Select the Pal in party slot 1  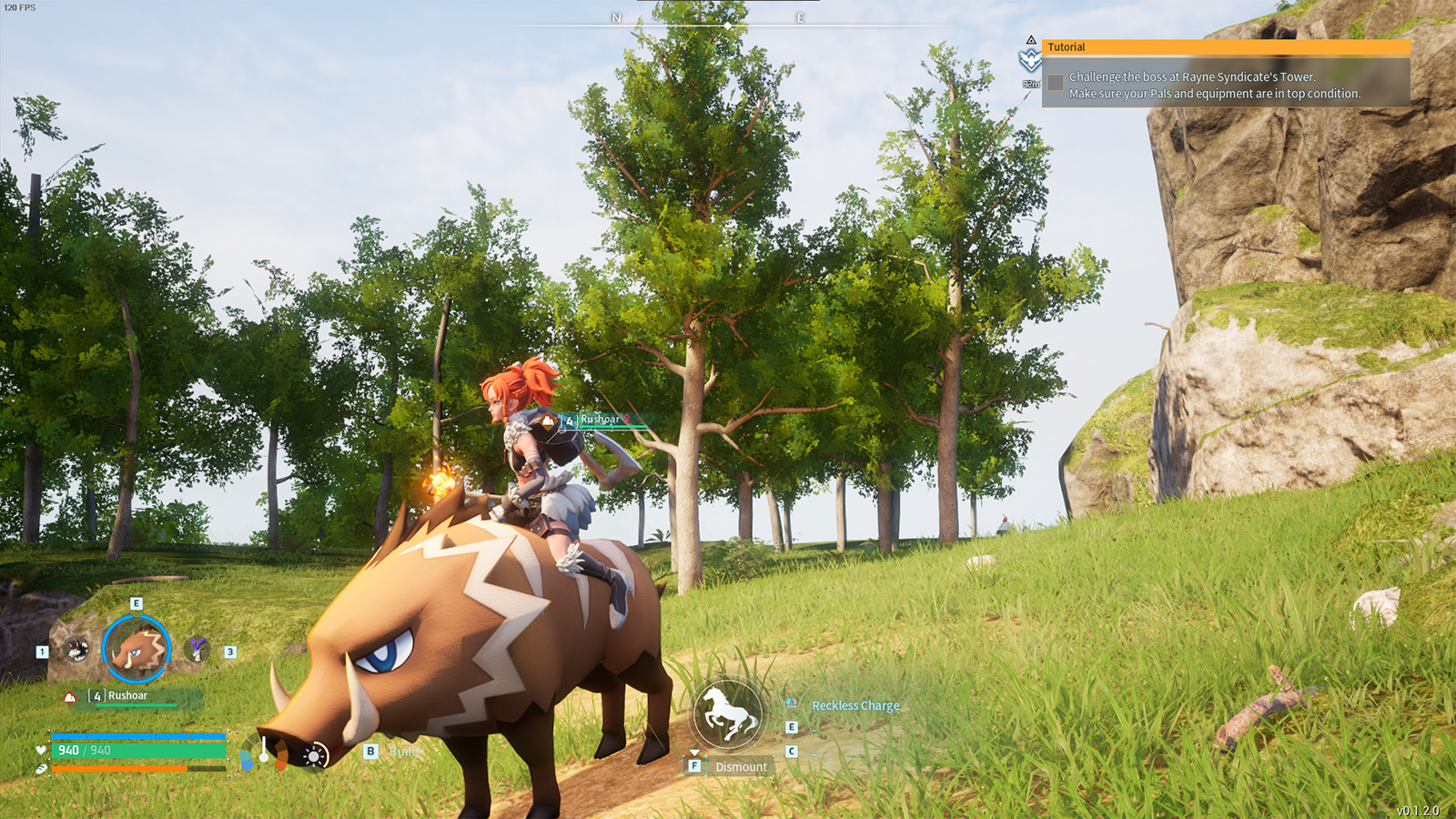click(x=76, y=650)
